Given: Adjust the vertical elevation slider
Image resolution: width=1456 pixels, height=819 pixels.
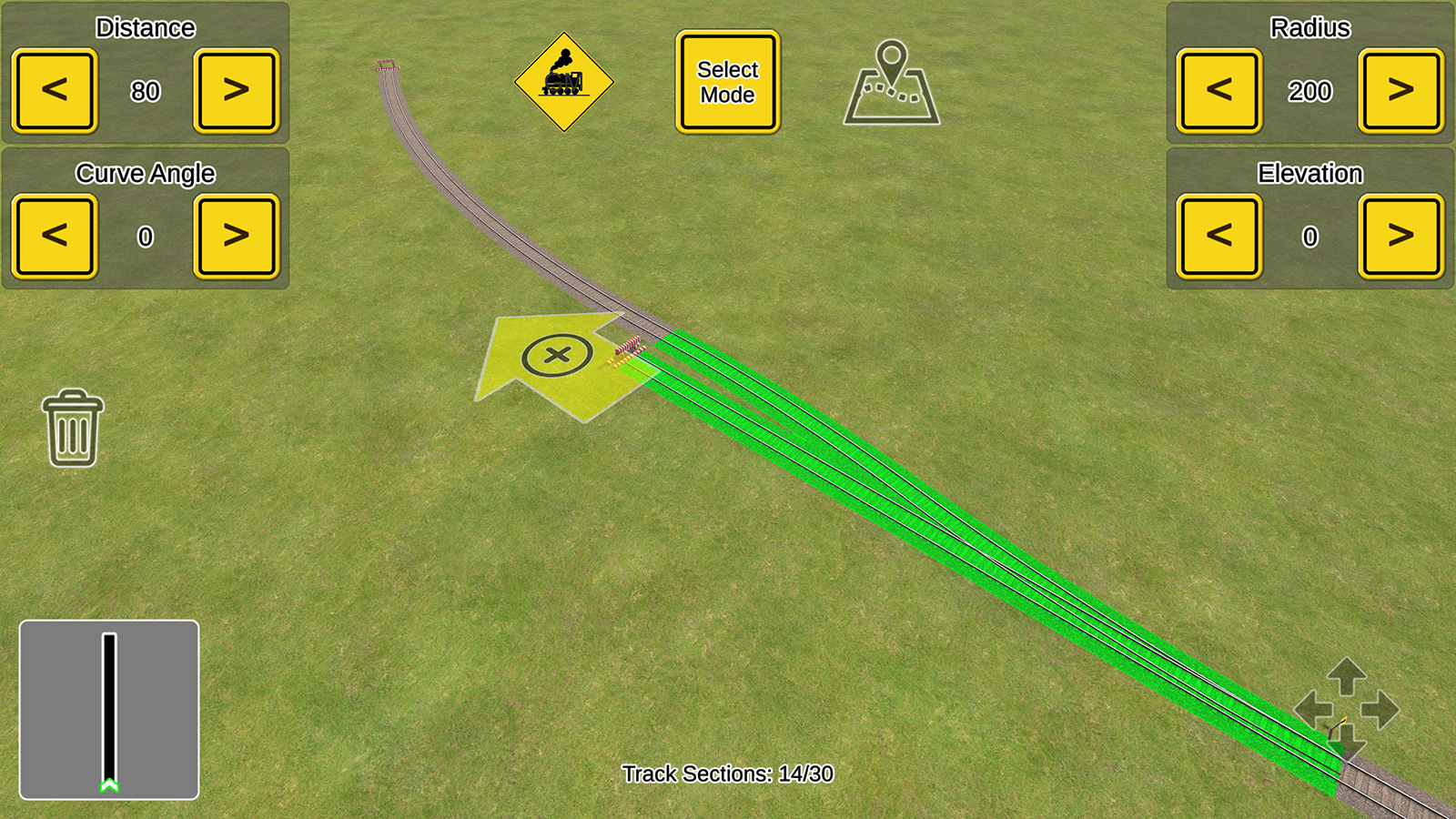Looking at the screenshot, I should [111, 710].
